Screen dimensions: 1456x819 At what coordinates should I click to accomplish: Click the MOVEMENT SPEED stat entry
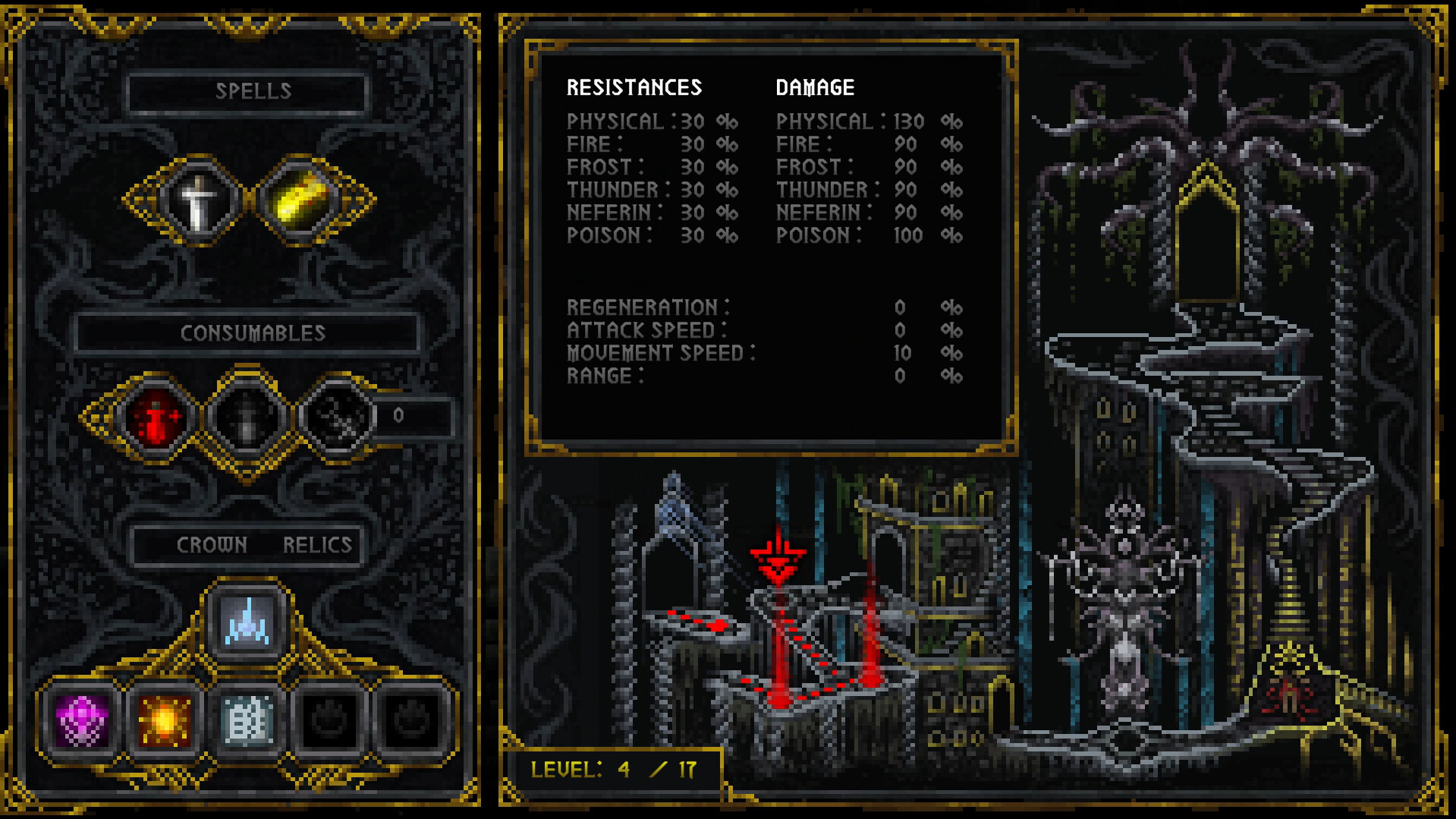point(659,352)
